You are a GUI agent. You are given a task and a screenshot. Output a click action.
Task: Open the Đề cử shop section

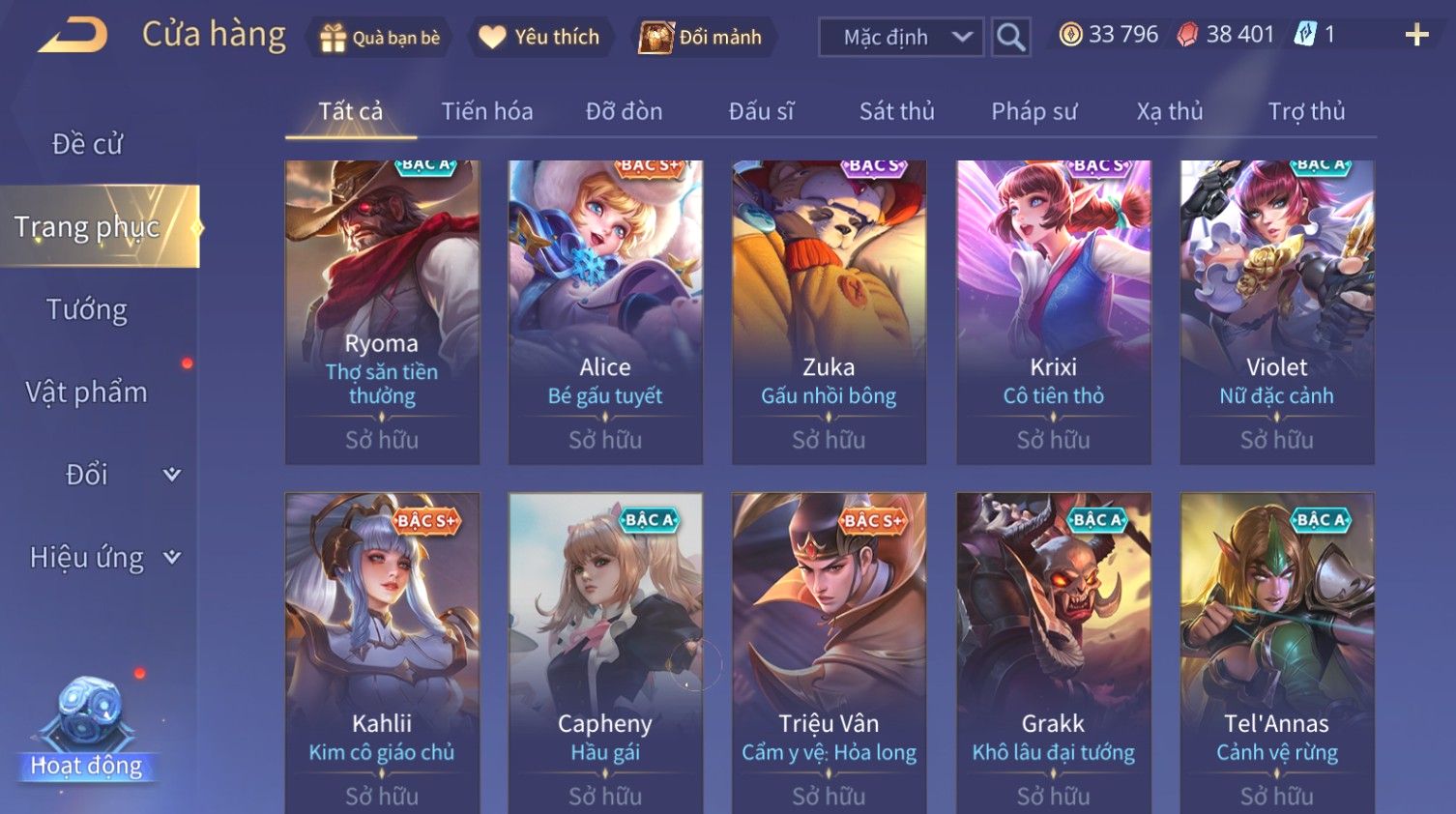coord(87,144)
